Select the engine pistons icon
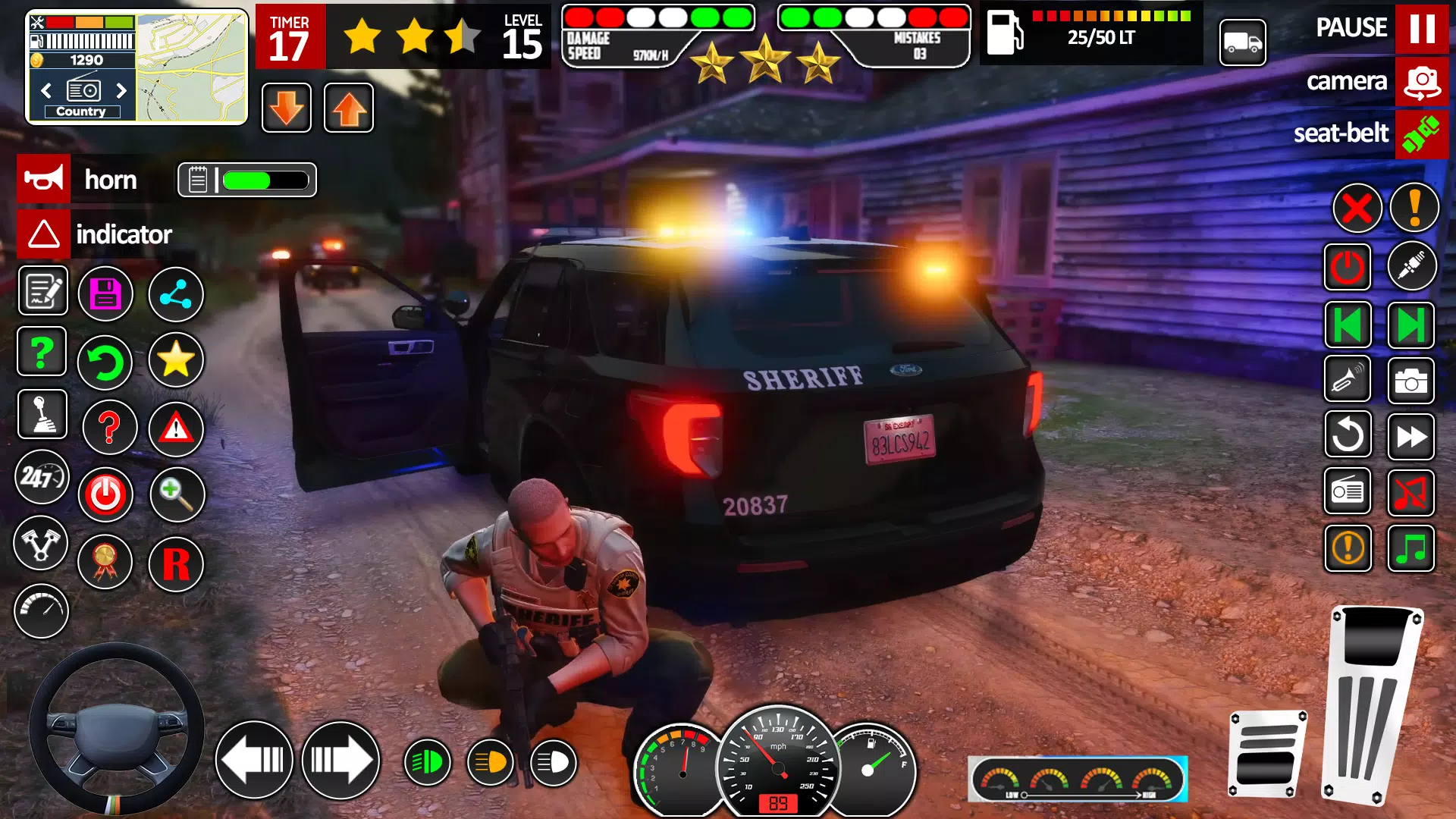Viewport: 1456px width, 819px height. tap(42, 544)
